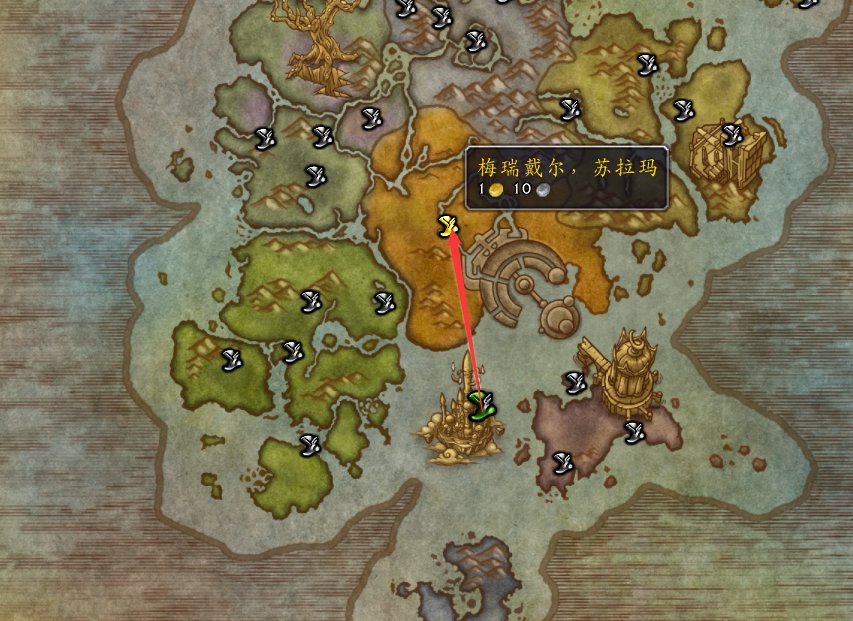The width and height of the screenshot is (853, 621).
Task: Pick the flight point beside the golden tower
Action: point(574,380)
